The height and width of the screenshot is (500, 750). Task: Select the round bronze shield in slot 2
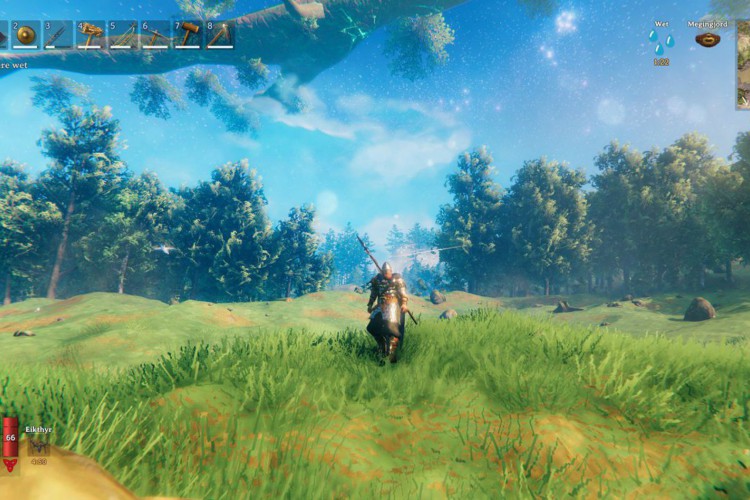coord(26,35)
